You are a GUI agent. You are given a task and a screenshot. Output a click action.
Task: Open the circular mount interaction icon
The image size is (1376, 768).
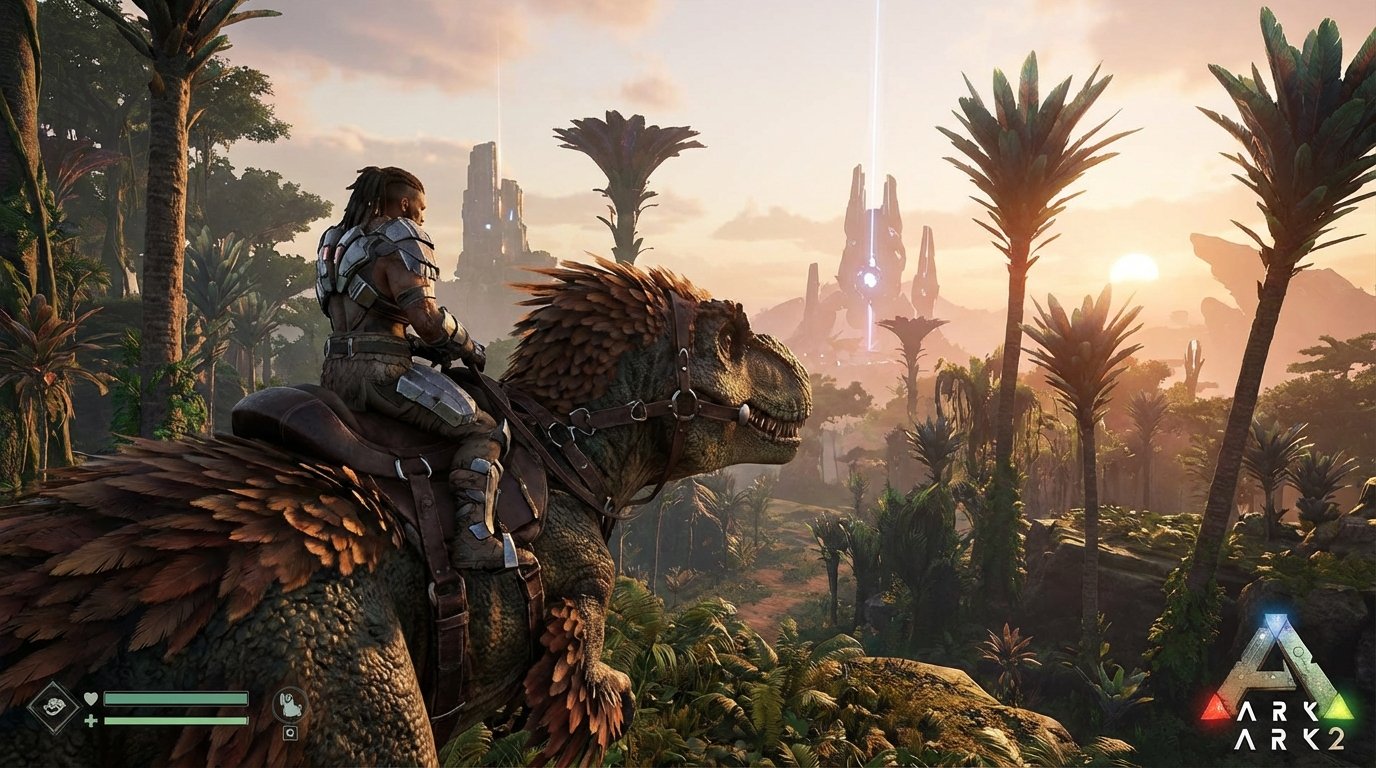(x=290, y=703)
